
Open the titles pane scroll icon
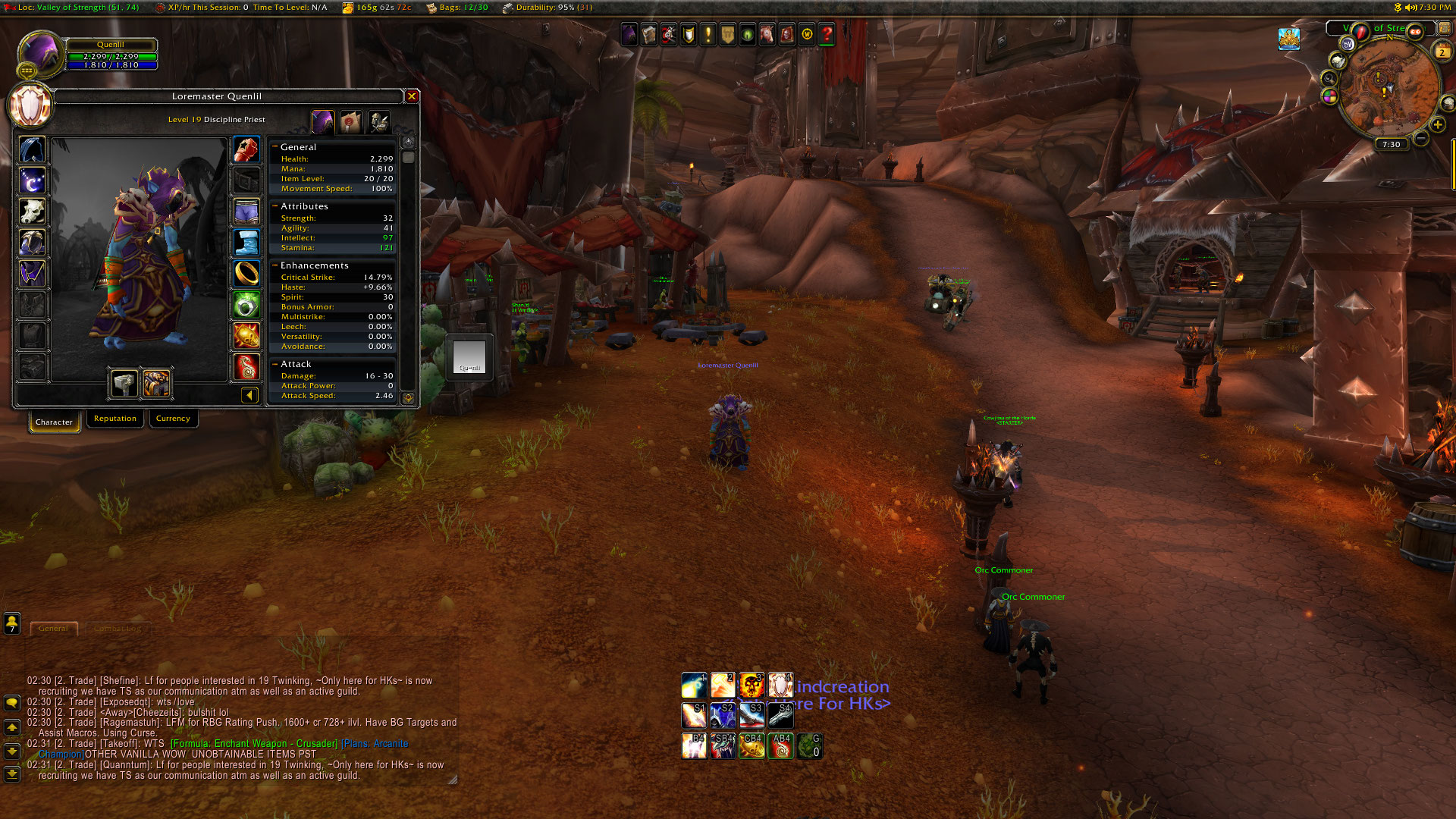point(350,121)
